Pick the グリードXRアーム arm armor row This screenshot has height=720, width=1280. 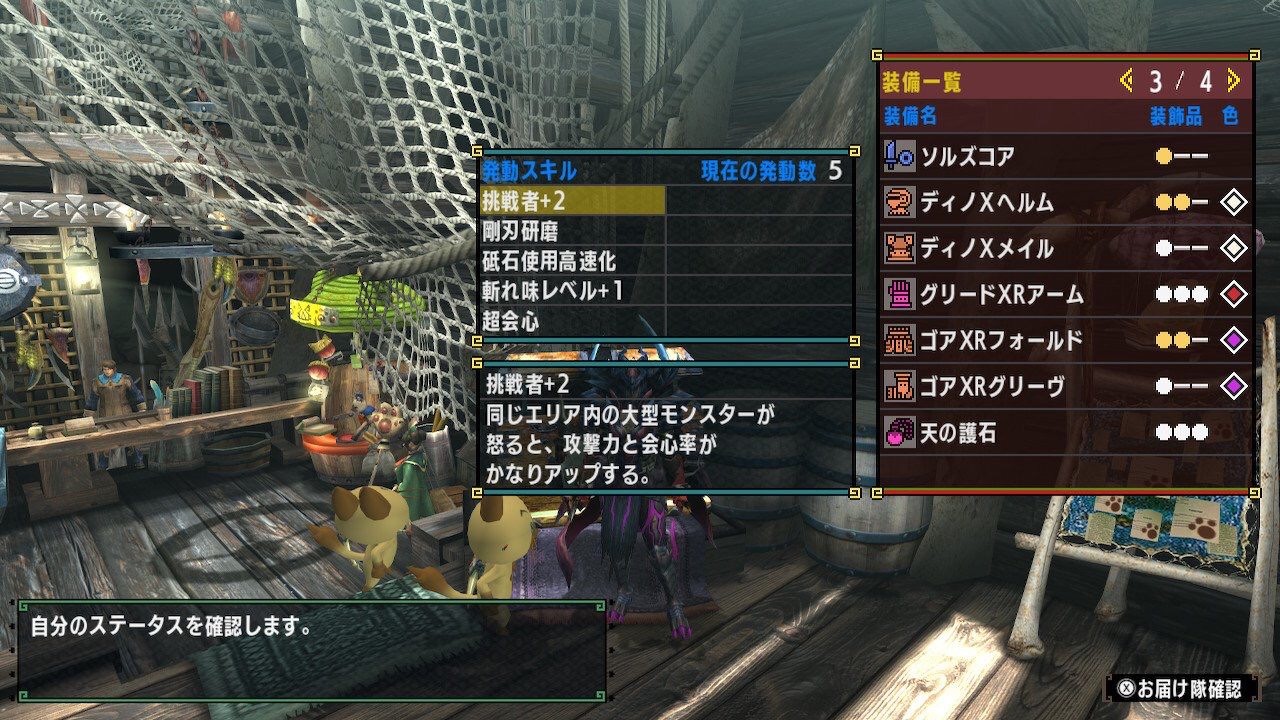pyautogui.click(x=1065, y=294)
